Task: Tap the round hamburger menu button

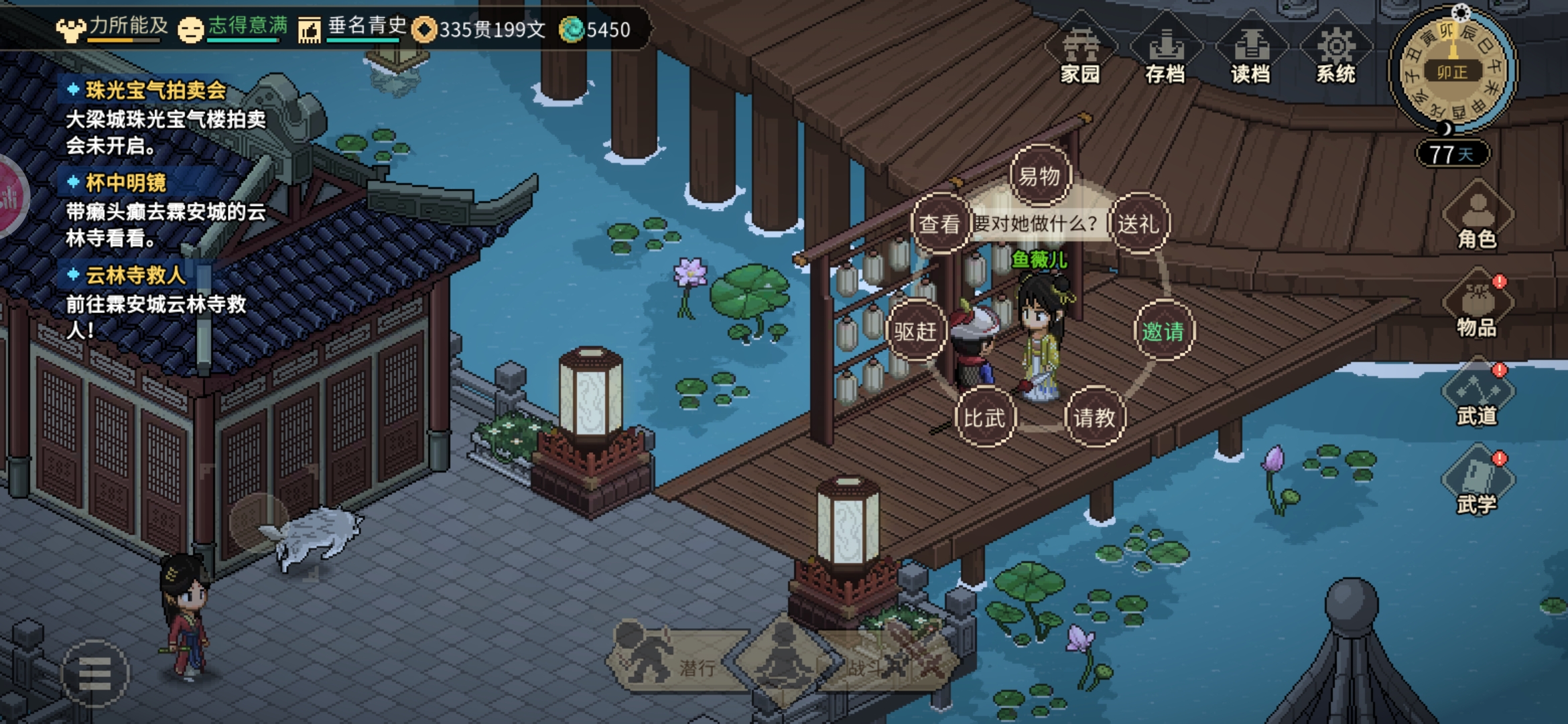Action: 94,673
